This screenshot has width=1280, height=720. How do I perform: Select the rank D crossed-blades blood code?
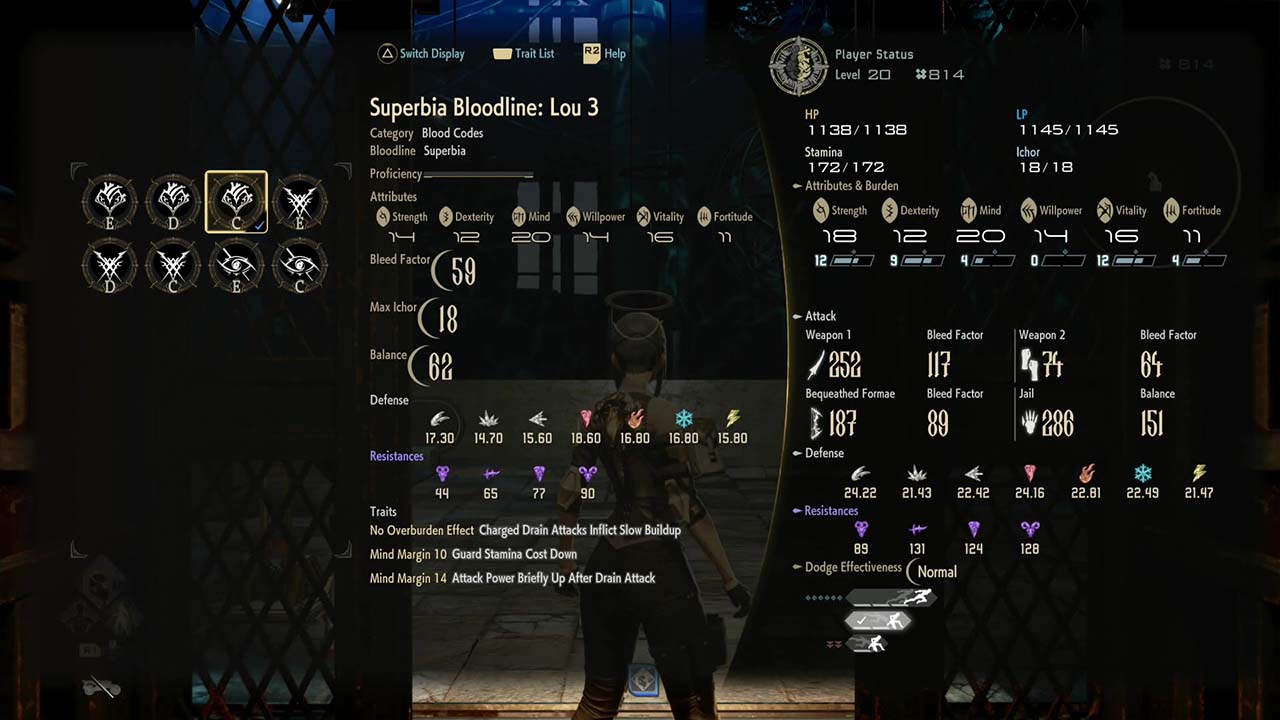pyautogui.click(x=110, y=265)
